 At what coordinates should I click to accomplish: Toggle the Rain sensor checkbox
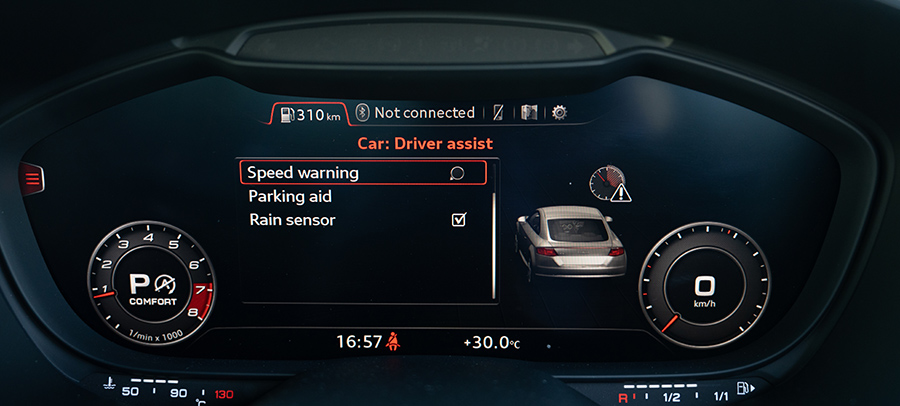coord(459,220)
